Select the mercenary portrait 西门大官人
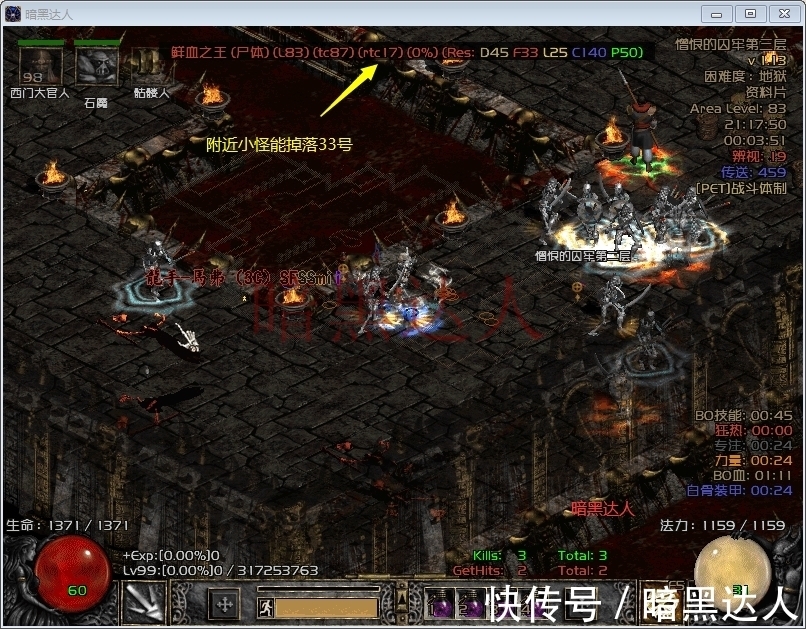 click(x=41, y=66)
